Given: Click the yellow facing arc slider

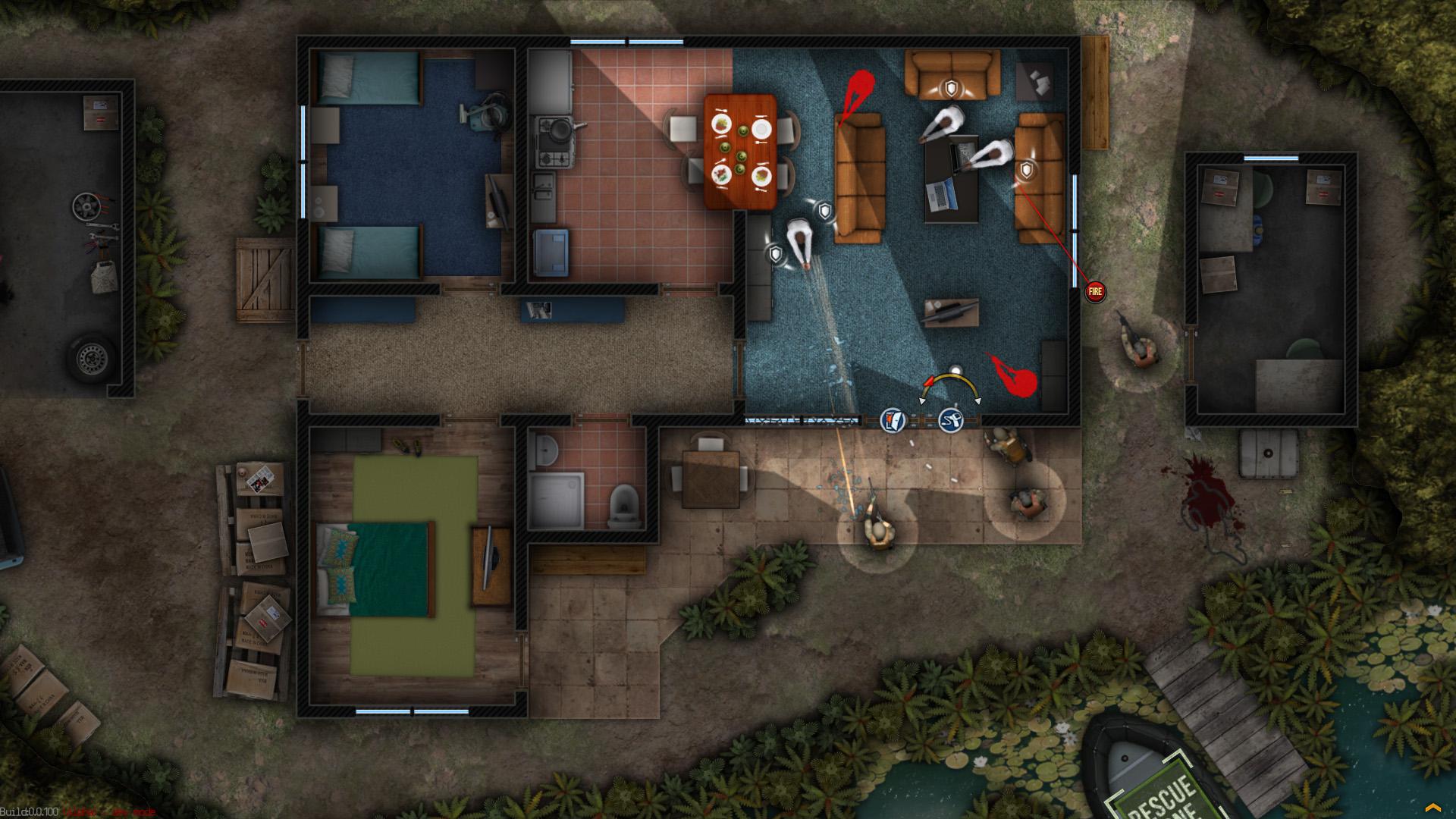Looking at the screenshot, I should [954, 372].
